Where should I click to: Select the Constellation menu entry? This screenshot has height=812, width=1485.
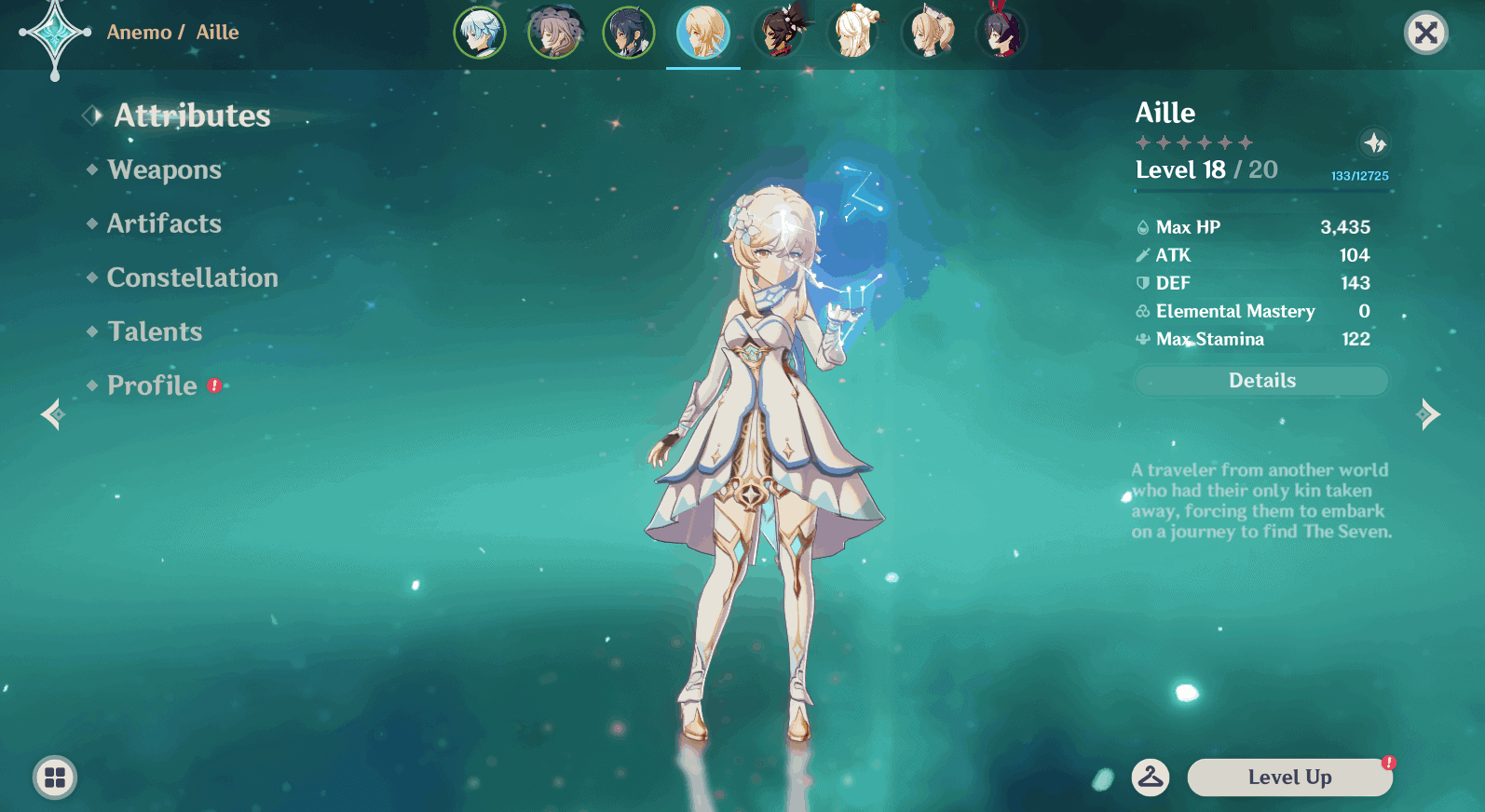[192, 277]
